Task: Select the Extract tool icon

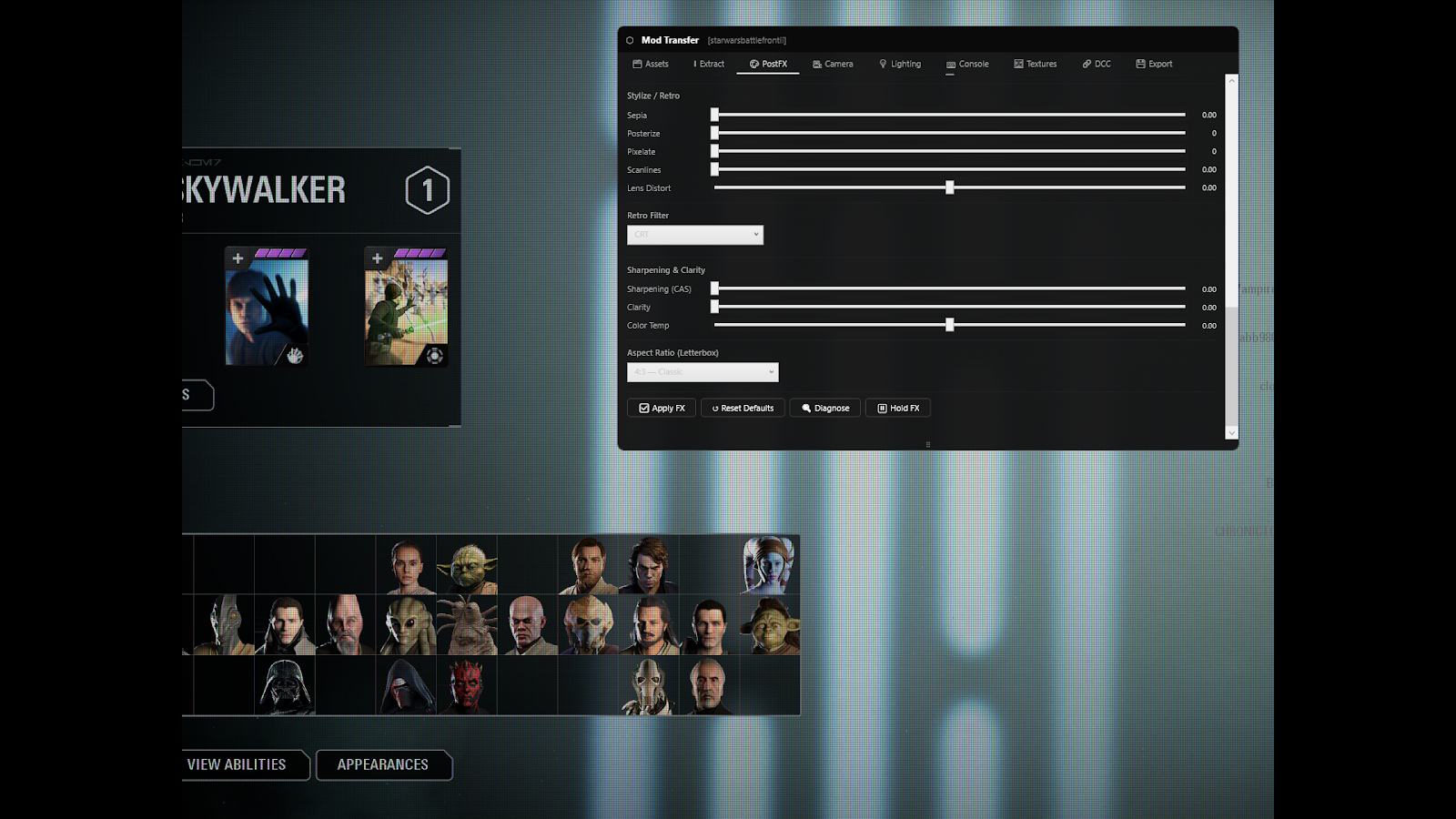Action: (x=694, y=64)
